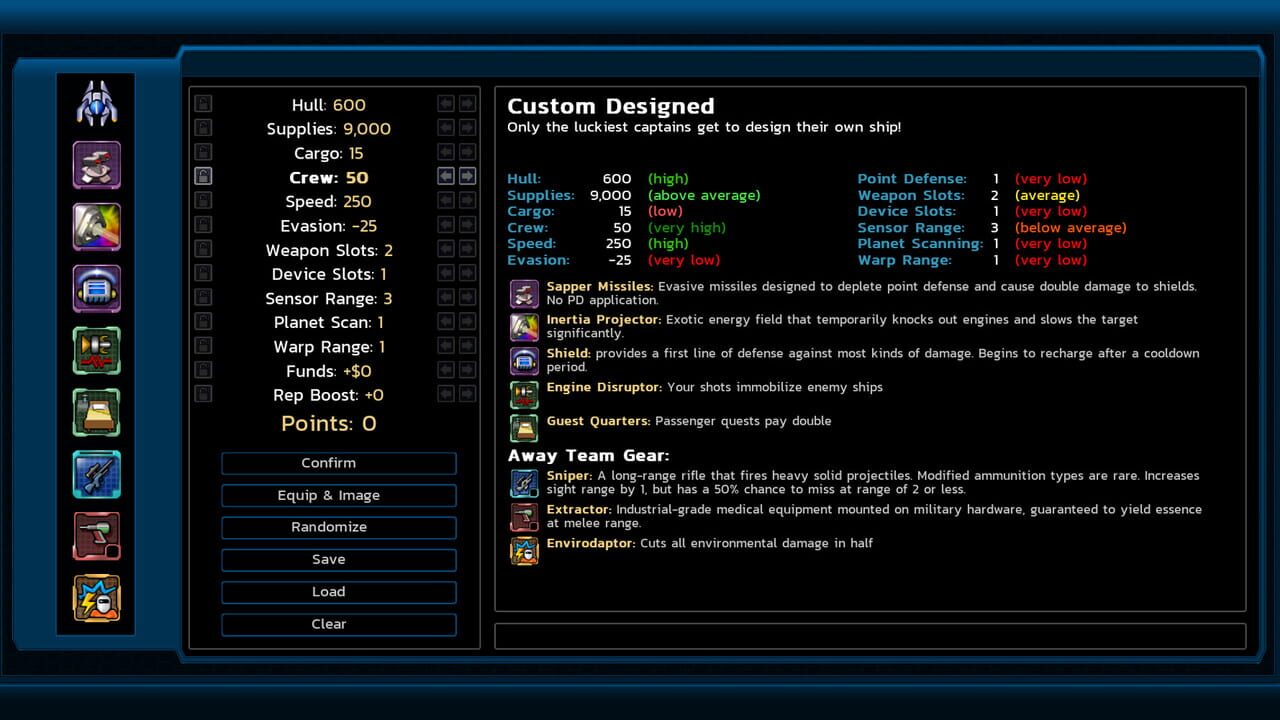The image size is (1280, 720).
Task: Lock the Supplies stat value
Action: click(202, 127)
